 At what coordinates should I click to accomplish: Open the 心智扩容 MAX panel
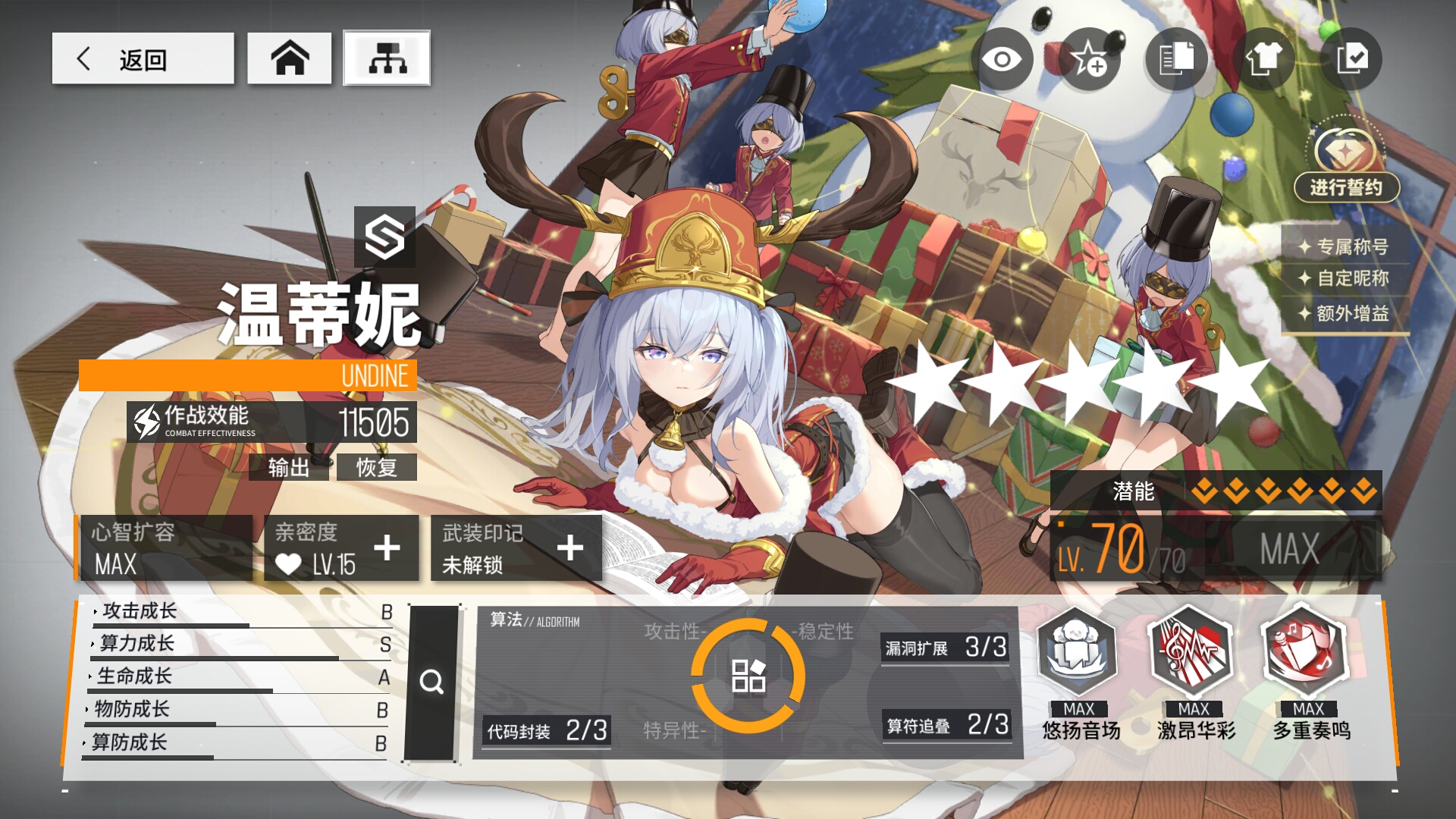(x=165, y=548)
